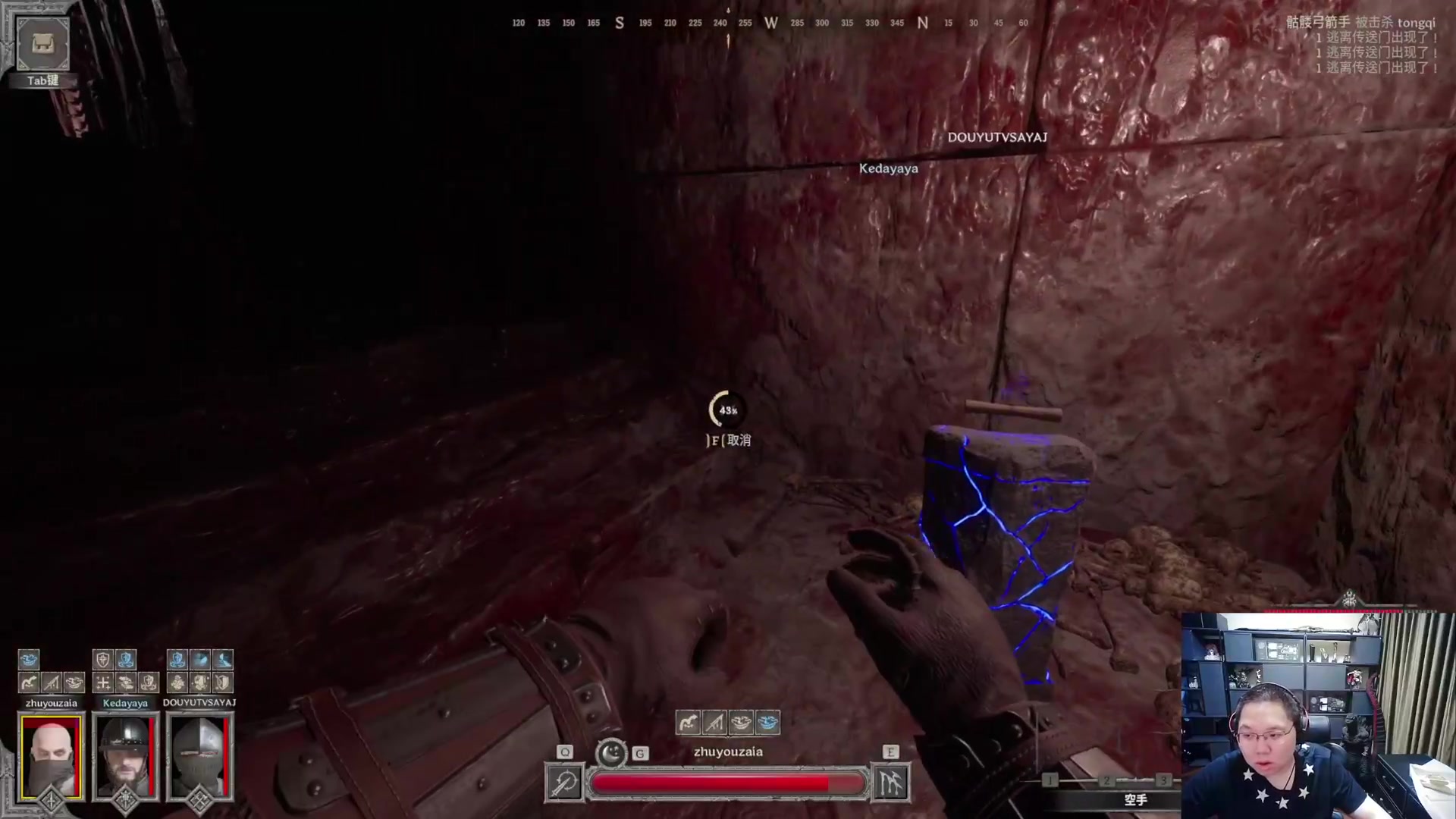This screenshot has height=819, width=1456.
Task: Activate the spinning sword skill slot
Action: click(564, 783)
